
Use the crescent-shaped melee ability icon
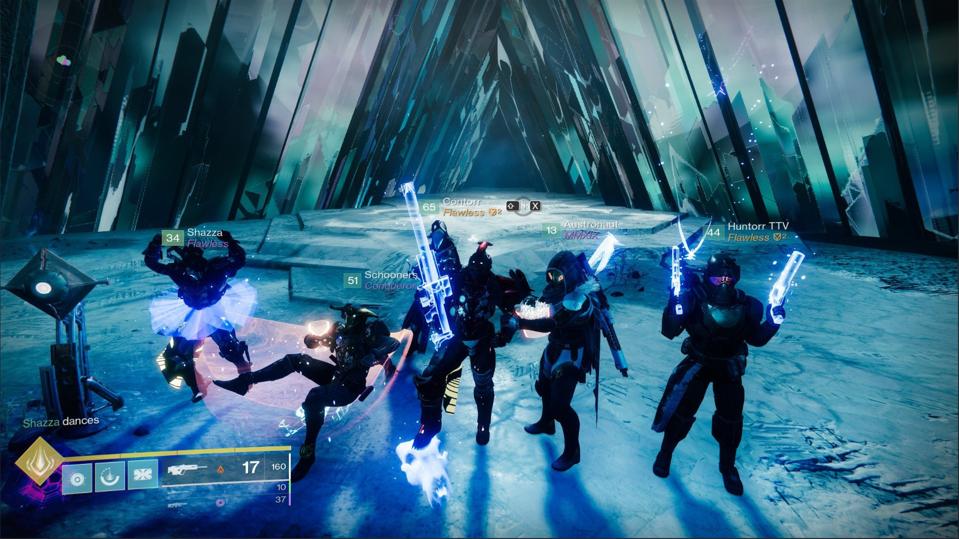click(109, 477)
